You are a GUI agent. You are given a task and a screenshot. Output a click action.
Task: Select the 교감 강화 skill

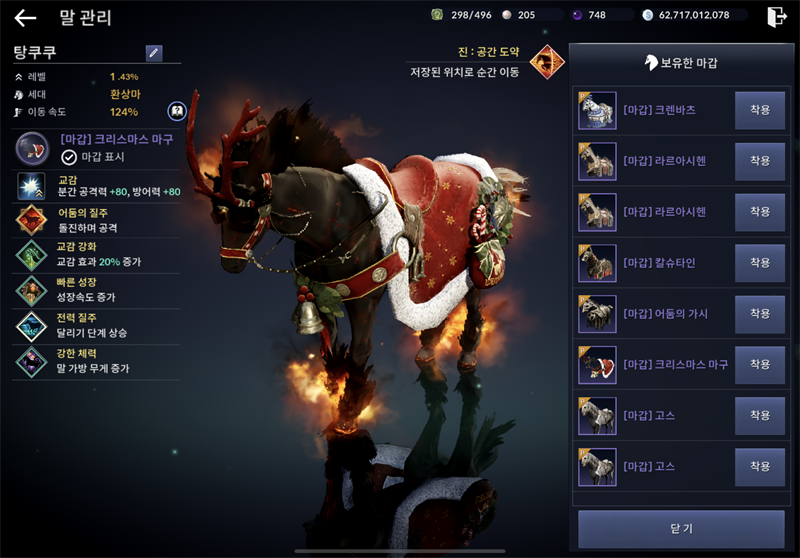tap(31, 255)
